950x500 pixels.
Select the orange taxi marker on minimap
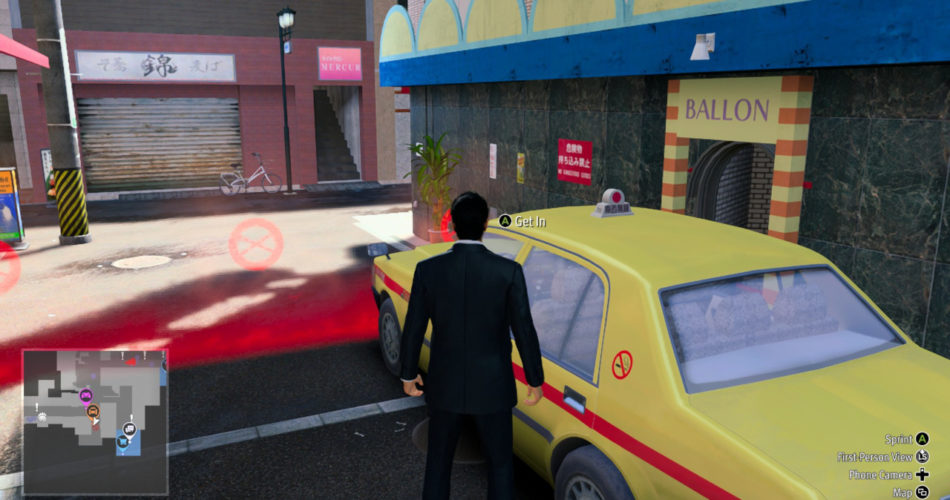click(92, 410)
